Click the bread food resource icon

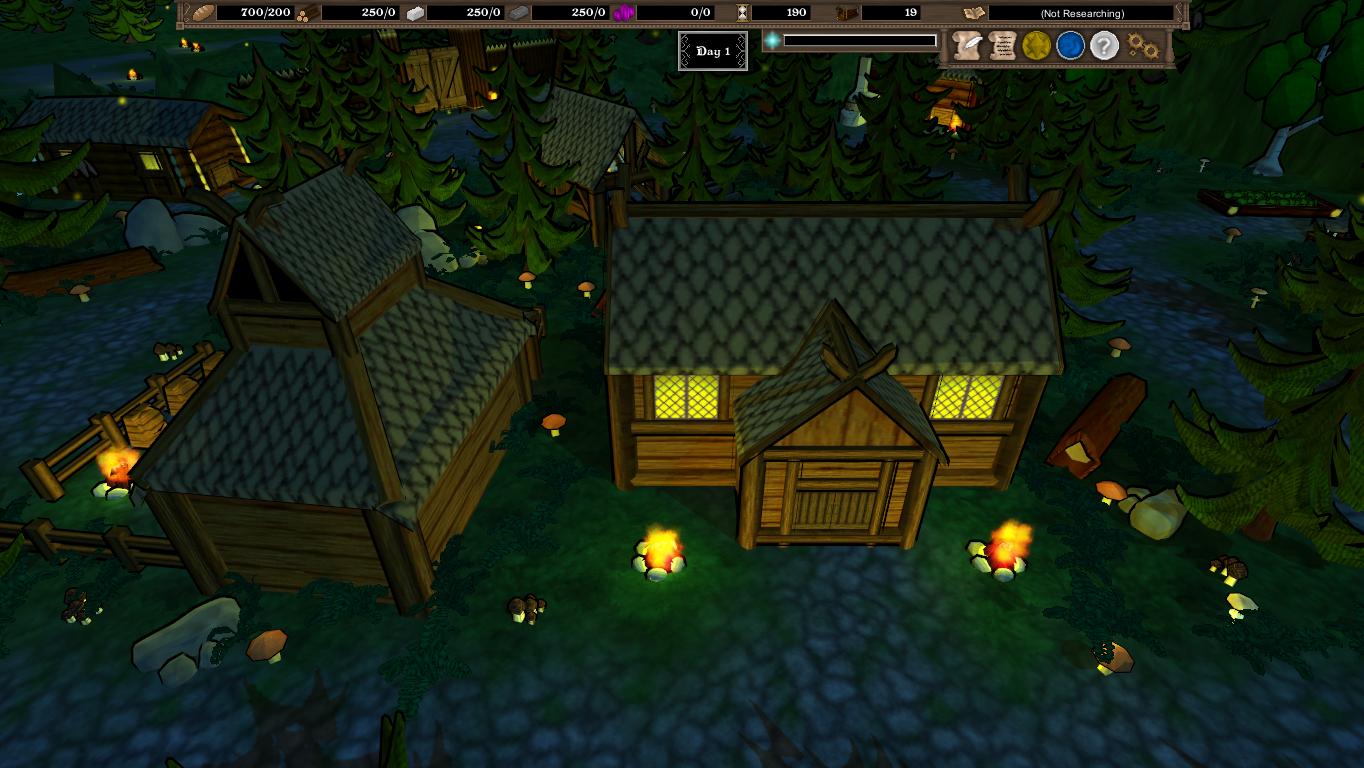pyautogui.click(x=205, y=13)
